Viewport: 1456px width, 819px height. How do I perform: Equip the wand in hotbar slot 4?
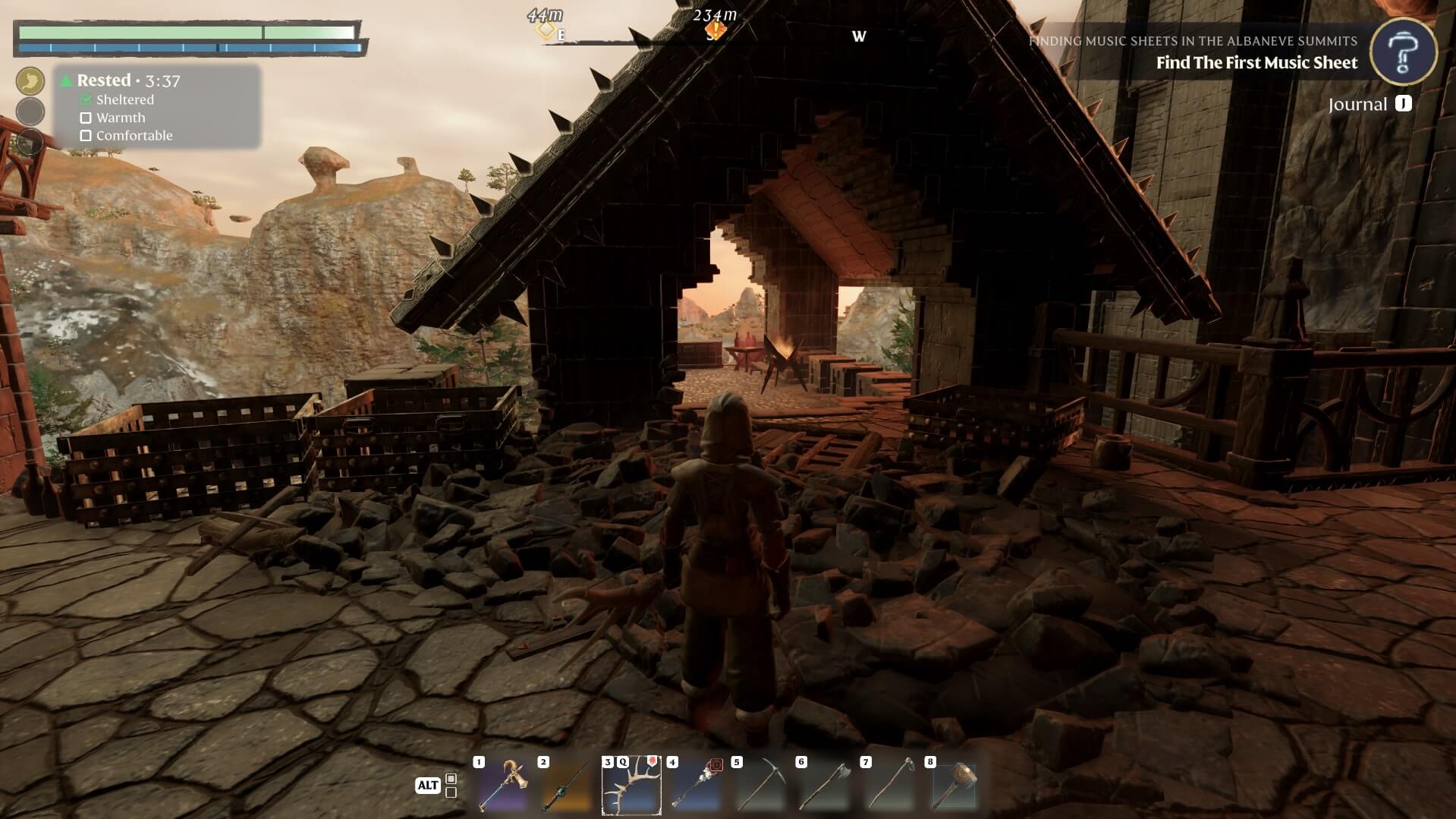[x=696, y=786]
